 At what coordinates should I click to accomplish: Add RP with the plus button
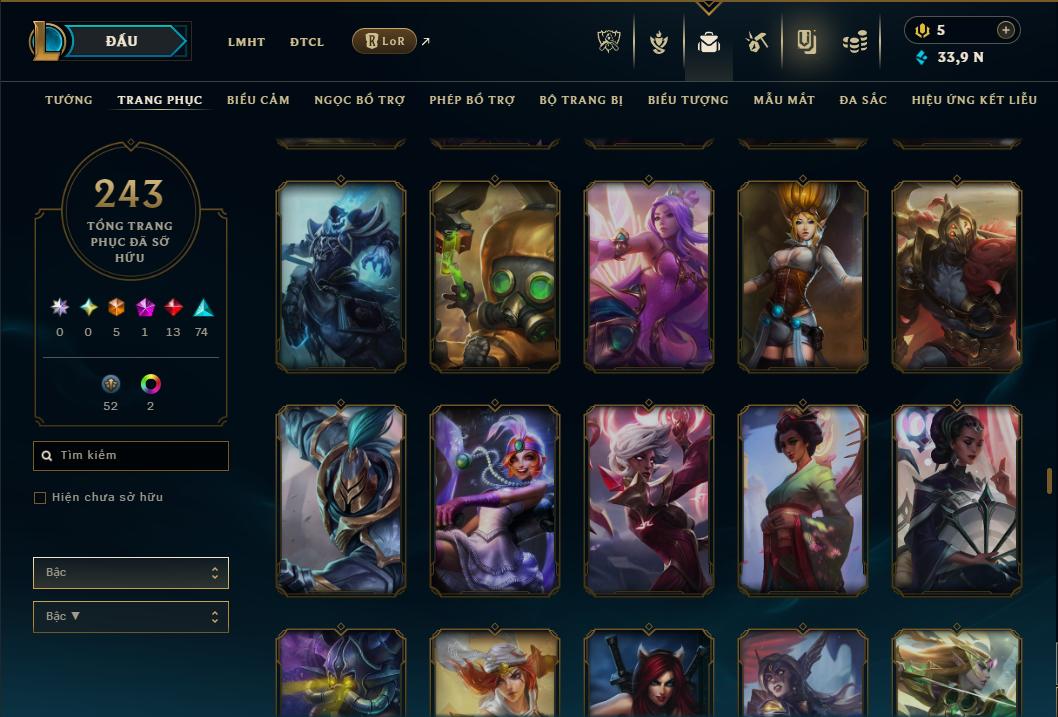click(1006, 30)
